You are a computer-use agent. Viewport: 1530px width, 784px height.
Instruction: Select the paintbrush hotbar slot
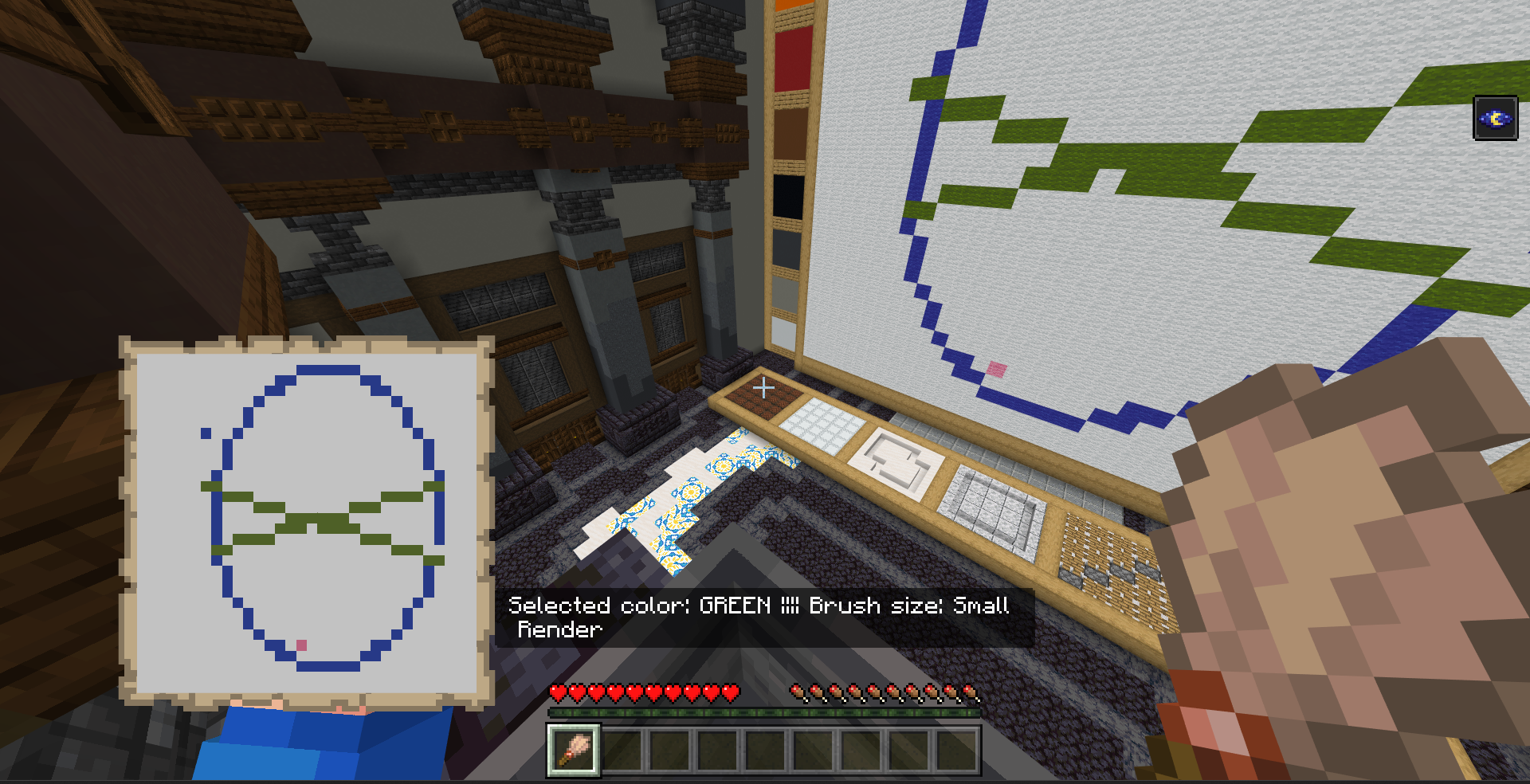pos(573,750)
